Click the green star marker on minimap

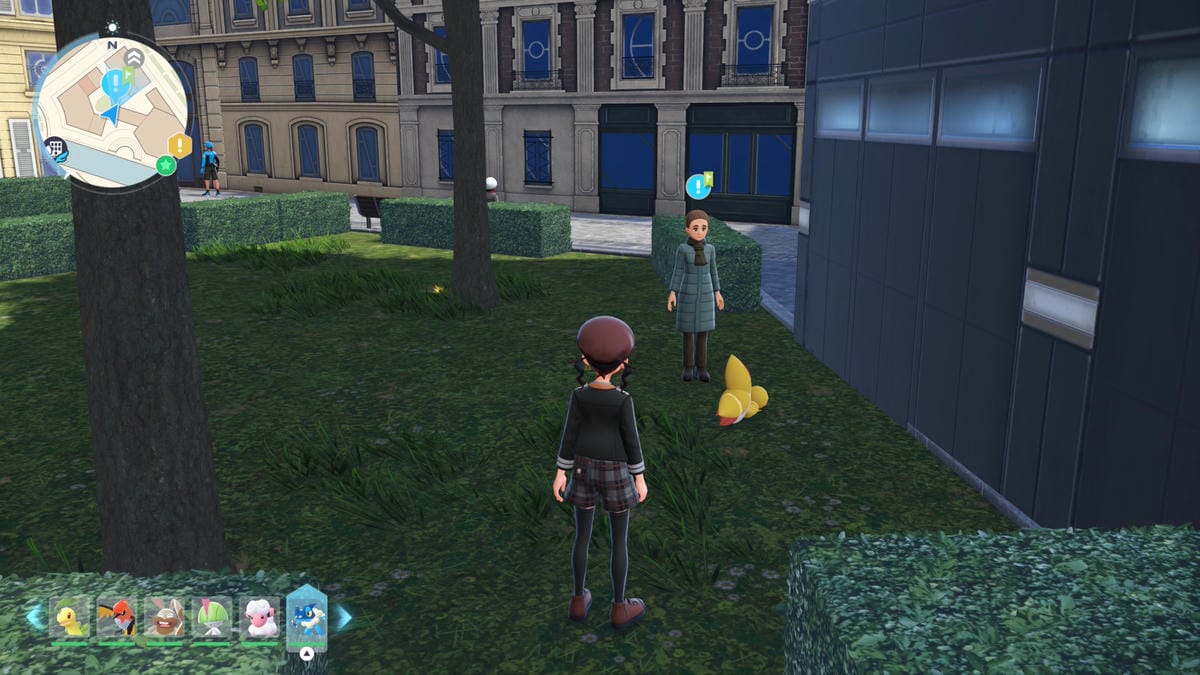tap(165, 166)
